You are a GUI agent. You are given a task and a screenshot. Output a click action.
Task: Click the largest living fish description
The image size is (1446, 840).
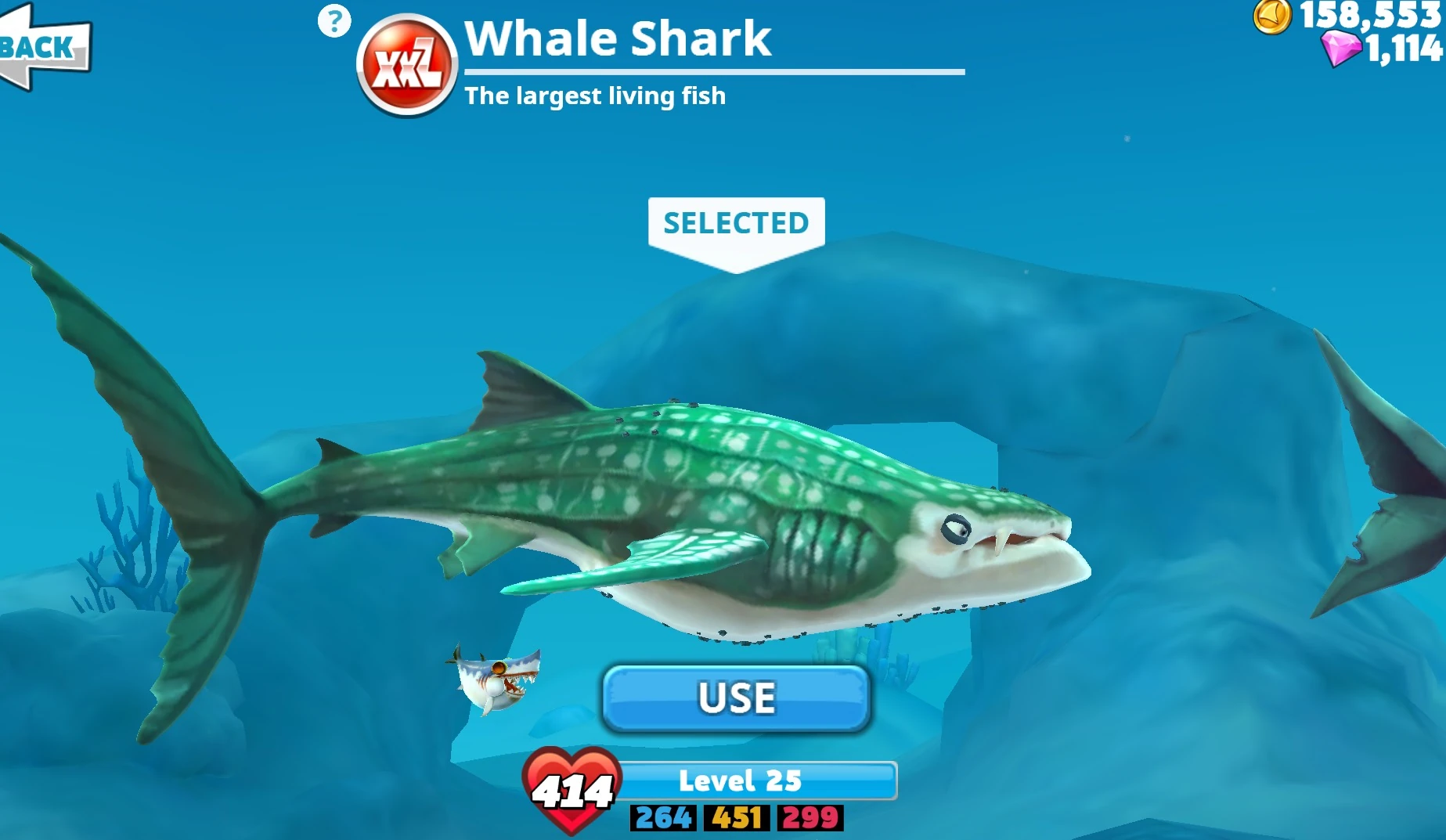[596, 96]
